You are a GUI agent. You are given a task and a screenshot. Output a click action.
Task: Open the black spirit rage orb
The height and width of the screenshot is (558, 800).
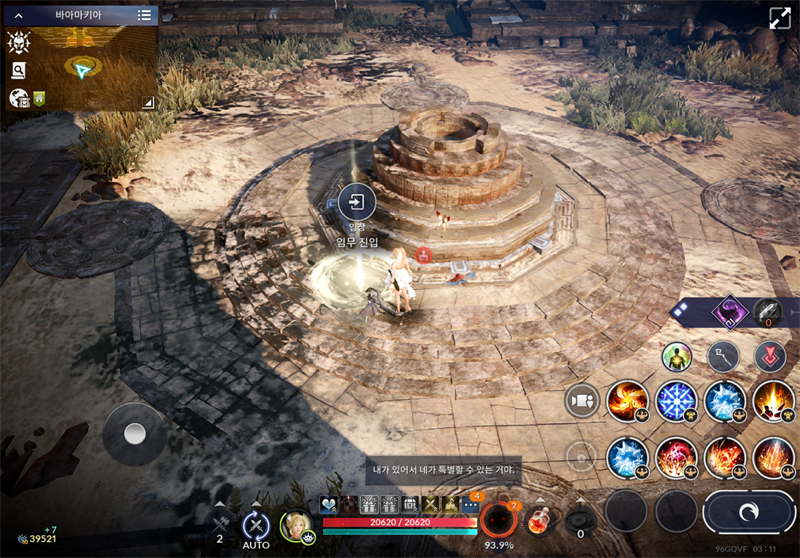click(497, 520)
